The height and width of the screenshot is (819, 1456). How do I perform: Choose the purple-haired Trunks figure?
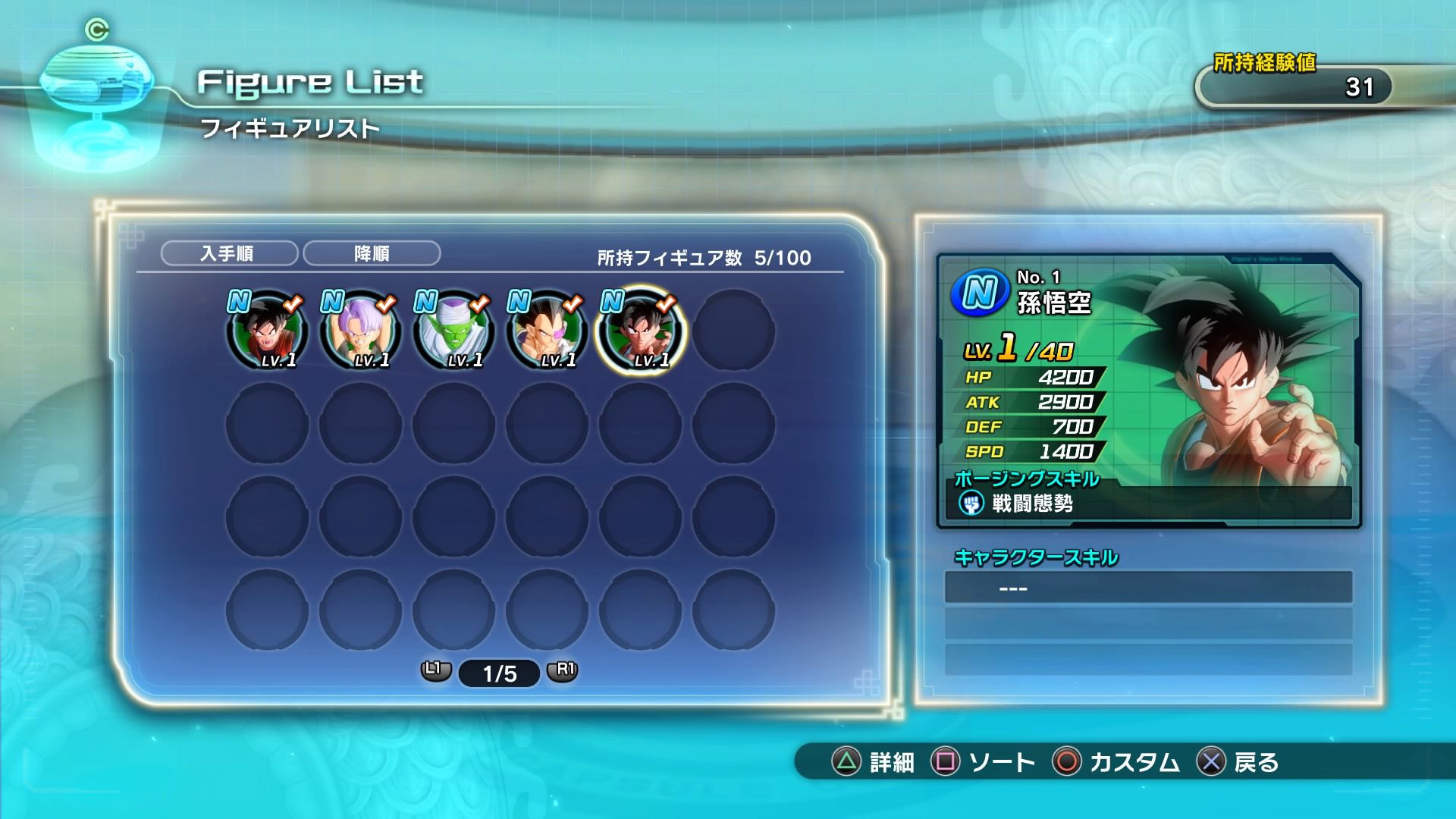360,331
